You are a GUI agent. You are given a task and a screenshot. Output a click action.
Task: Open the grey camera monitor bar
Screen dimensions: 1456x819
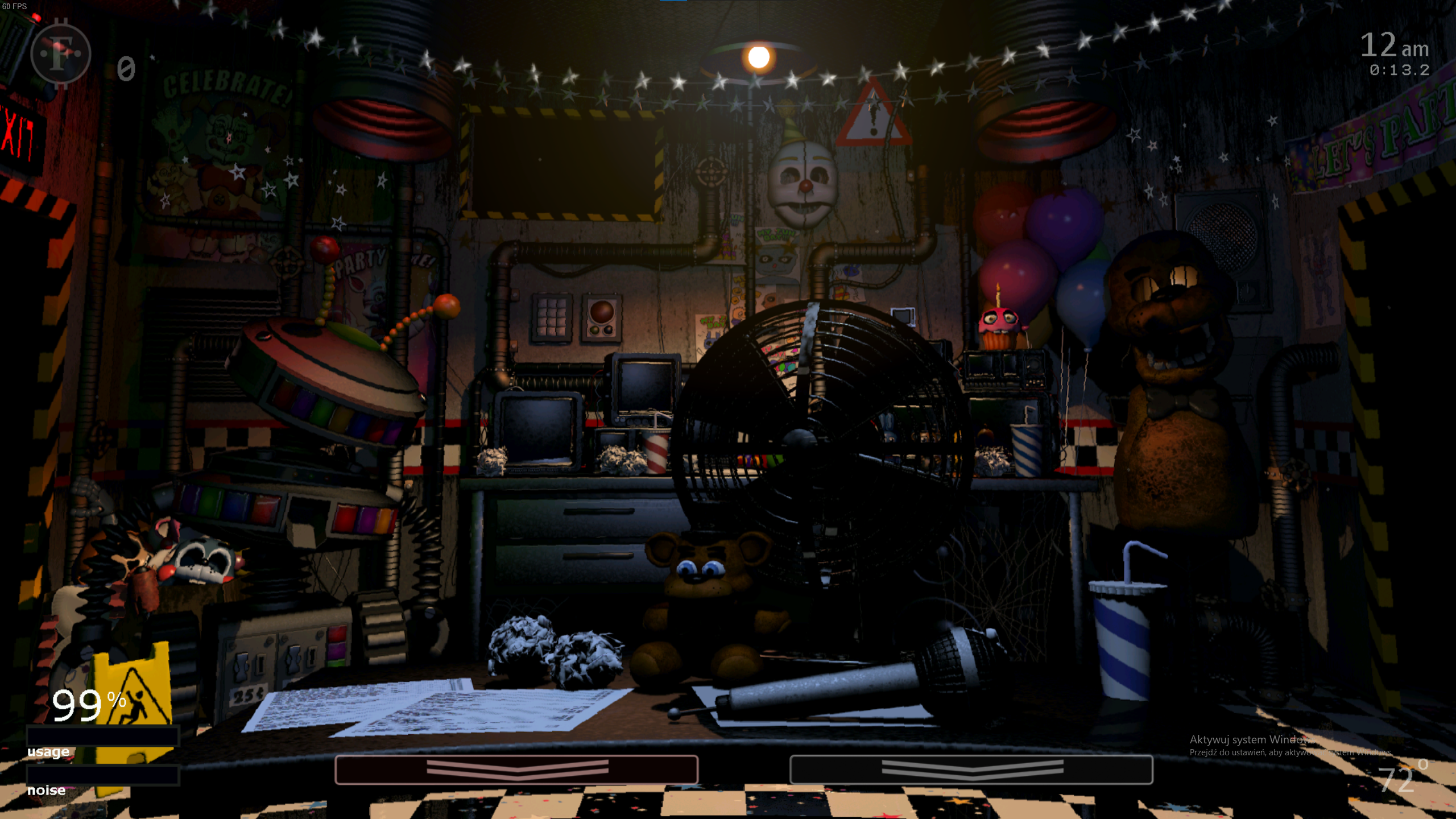pos(971,770)
